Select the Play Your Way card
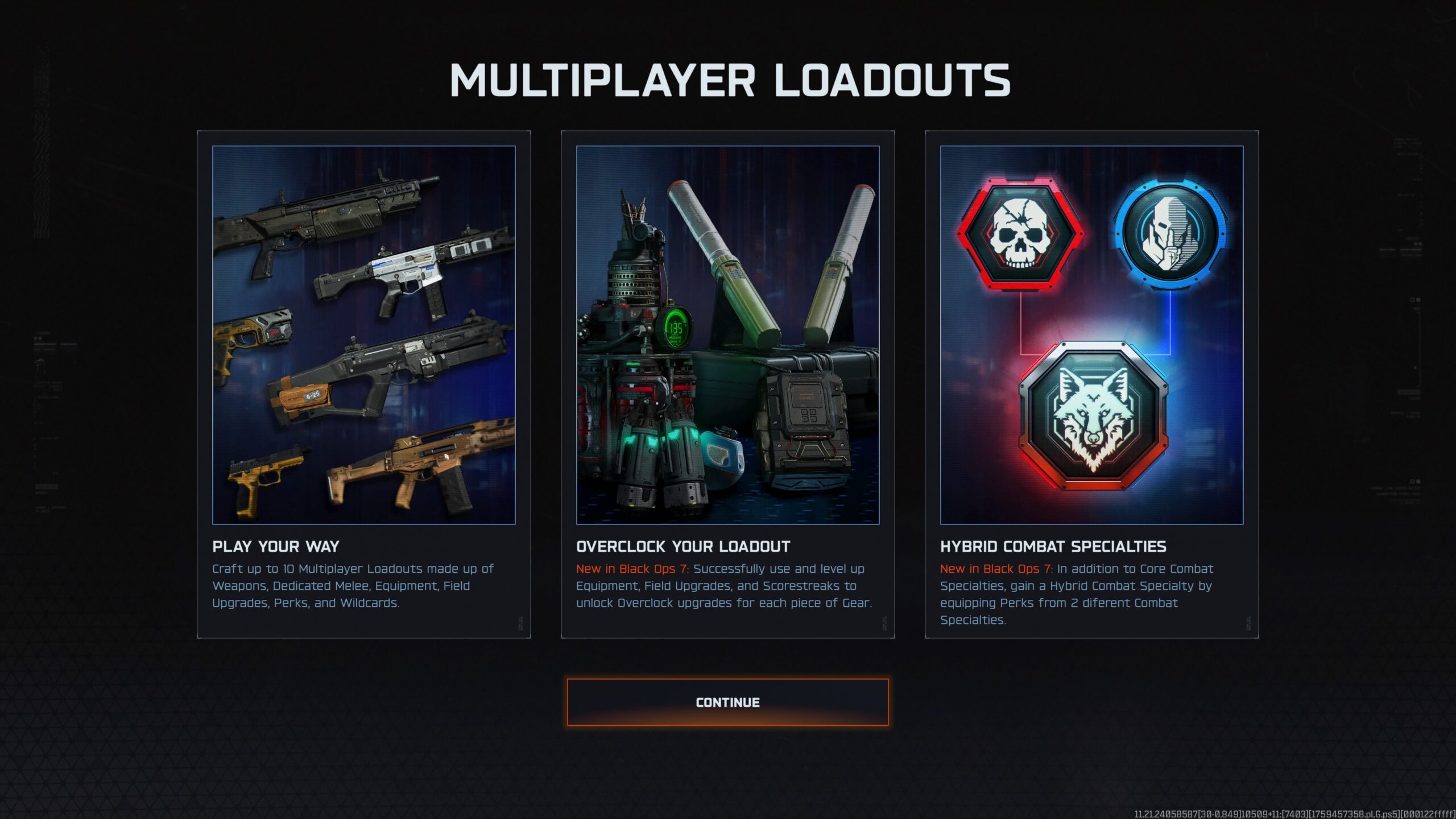This screenshot has height=819, width=1456. [364, 384]
